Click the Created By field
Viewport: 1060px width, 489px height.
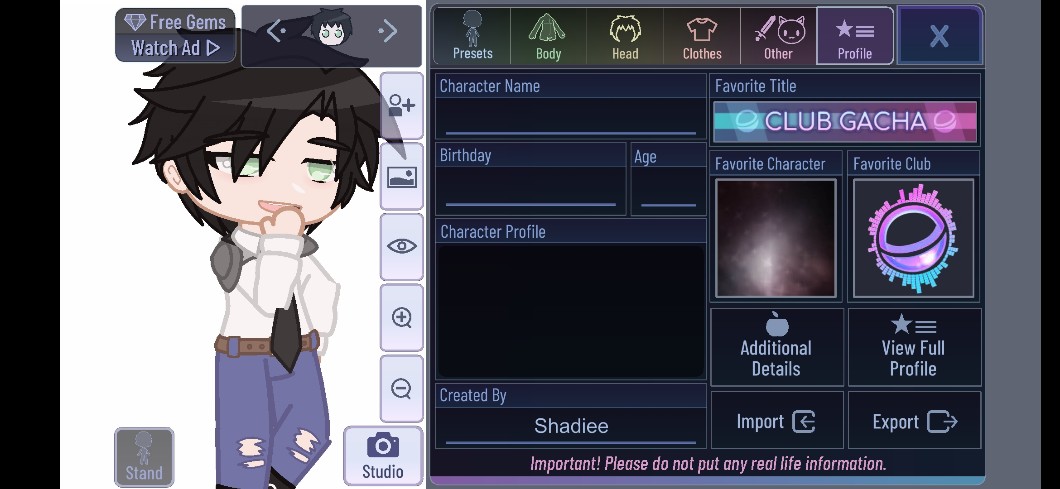571,426
